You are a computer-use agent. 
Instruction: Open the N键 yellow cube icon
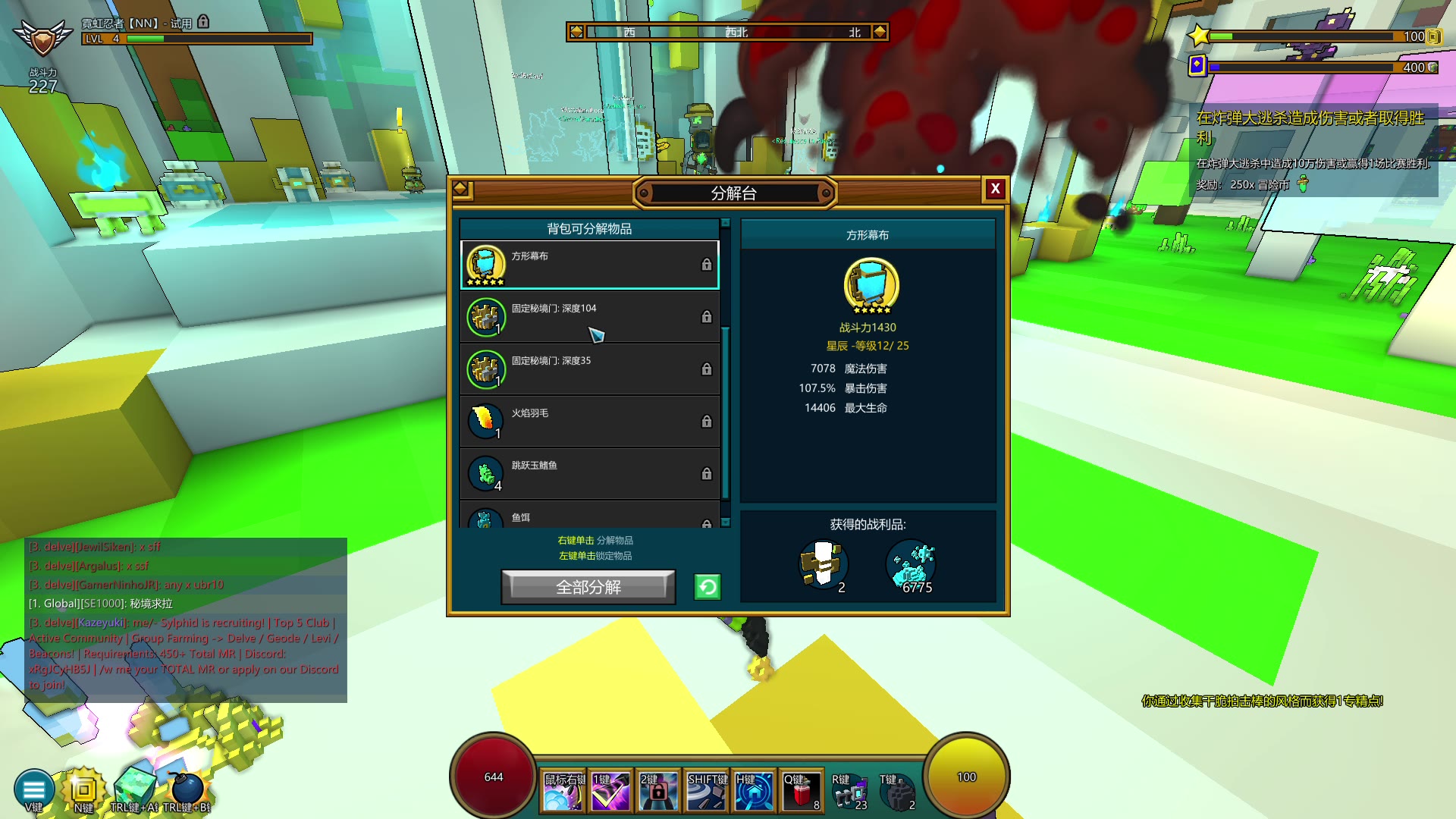pos(83,789)
